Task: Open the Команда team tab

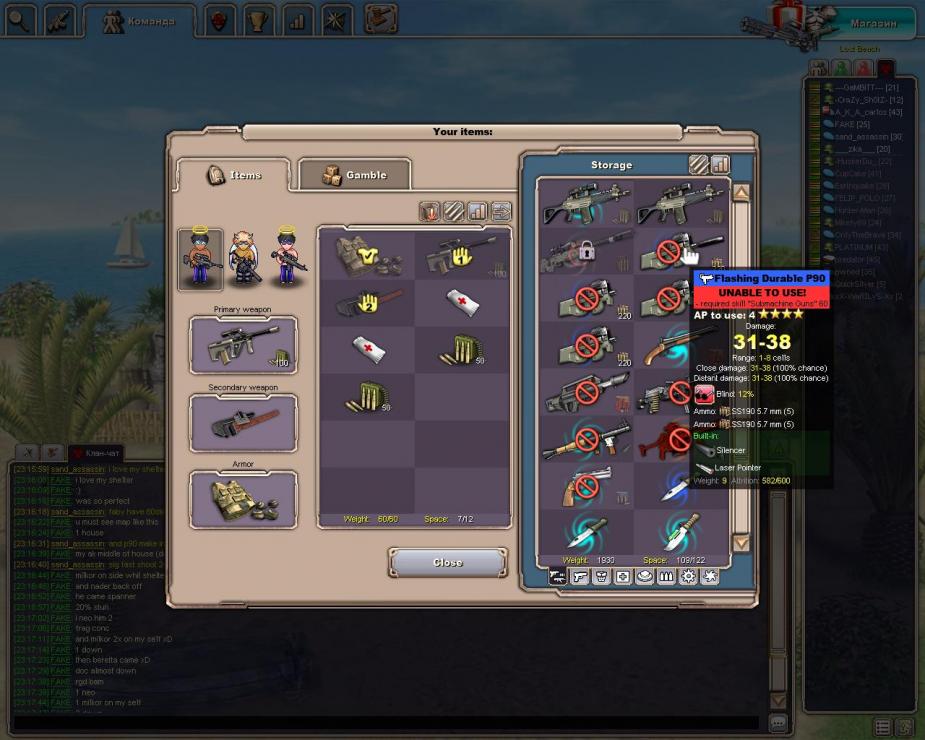Action: [139, 20]
